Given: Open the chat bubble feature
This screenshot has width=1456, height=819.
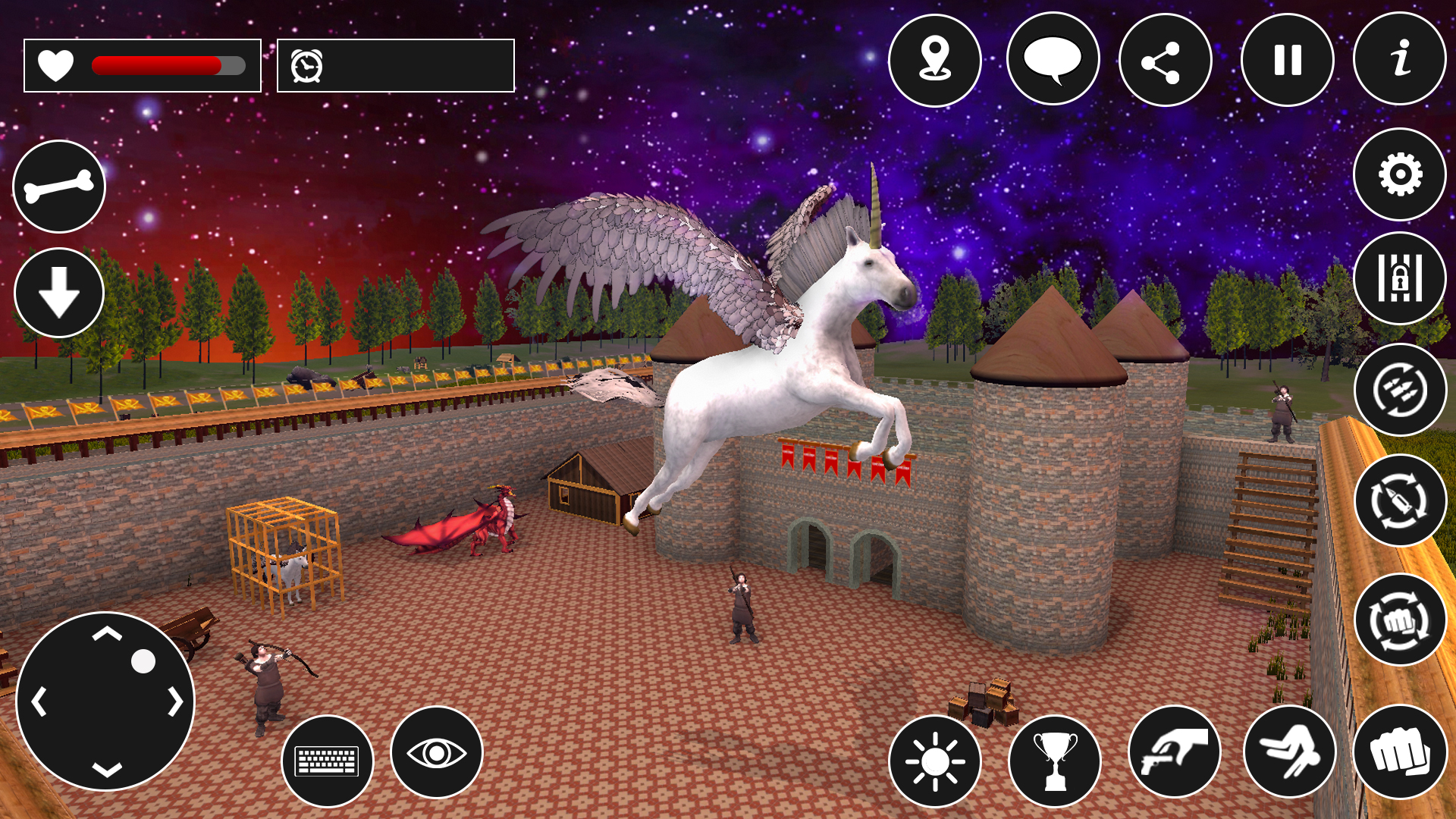Looking at the screenshot, I should (x=1055, y=61).
